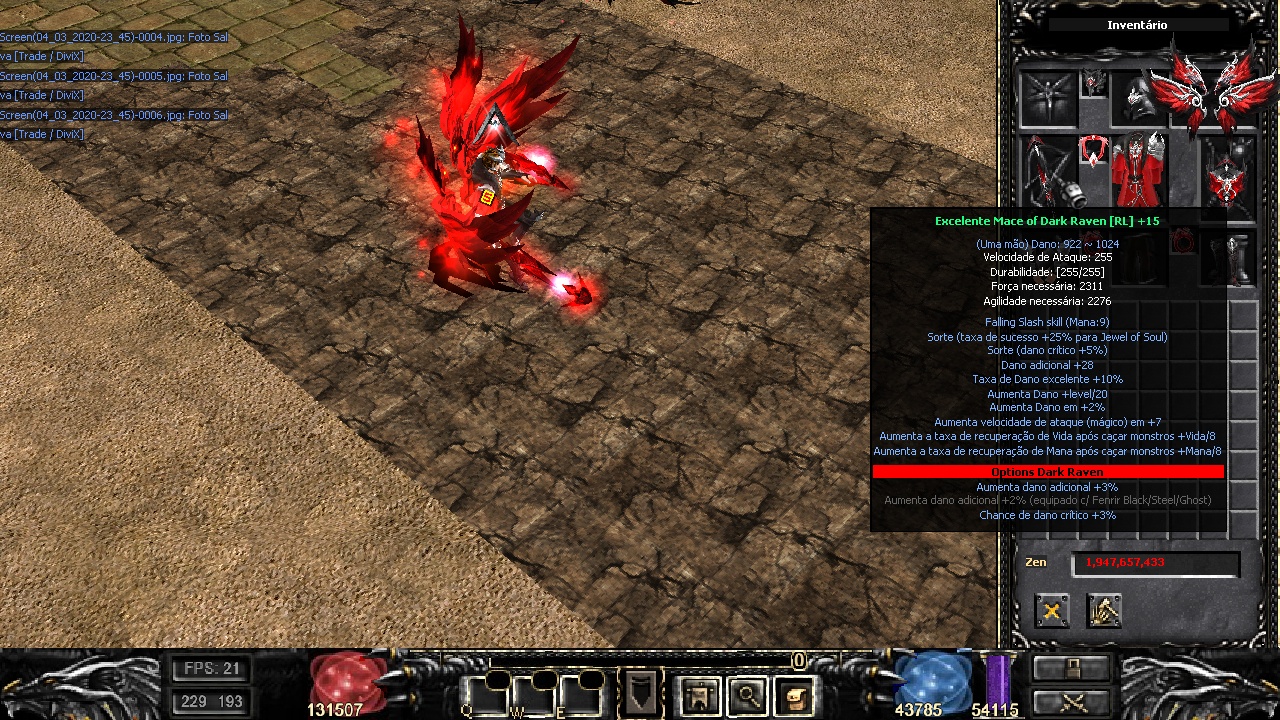Click the chest button above the crossed swords
This screenshot has width=1280, height=720.
coord(1072,667)
